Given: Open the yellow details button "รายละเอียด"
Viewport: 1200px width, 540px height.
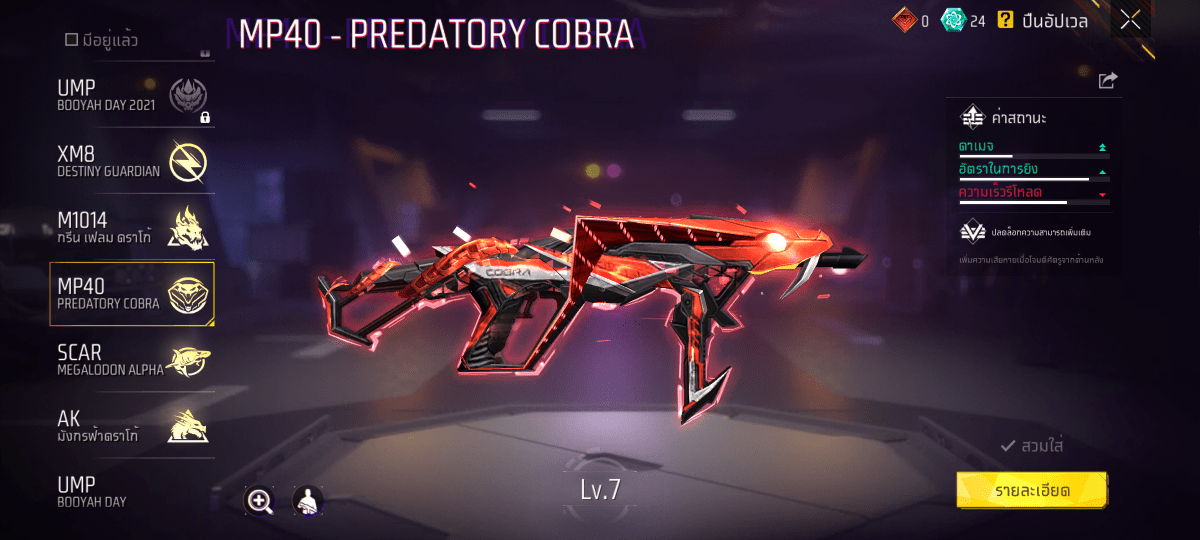Looking at the screenshot, I should pyautogui.click(x=1032, y=491).
